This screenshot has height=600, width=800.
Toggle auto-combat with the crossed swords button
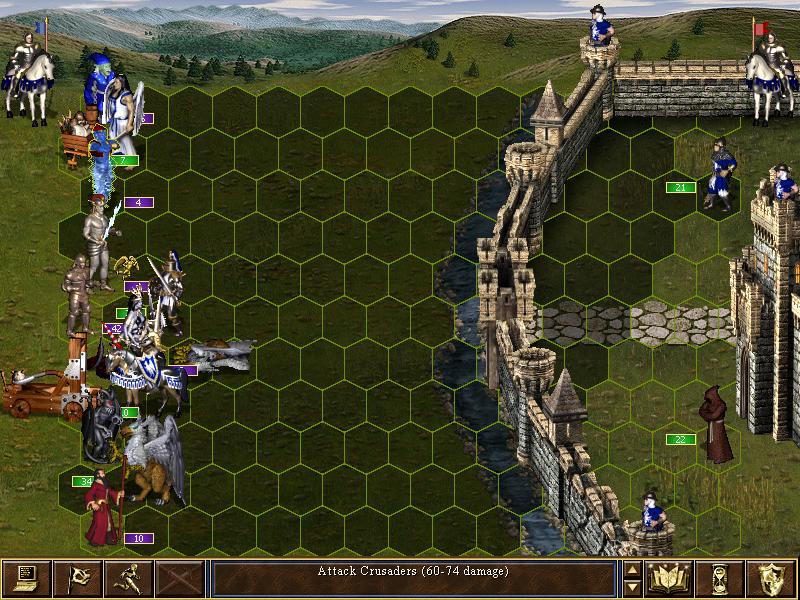tap(180, 578)
